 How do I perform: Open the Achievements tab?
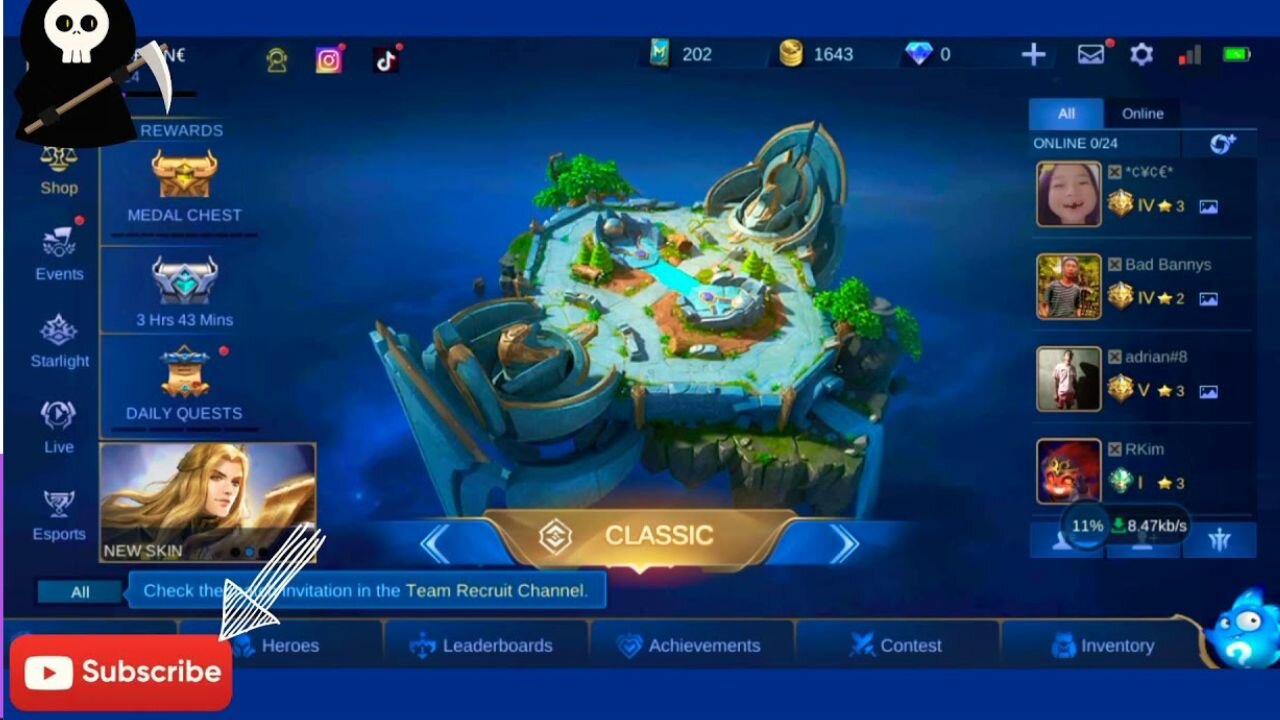pyautogui.click(x=691, y=646)
